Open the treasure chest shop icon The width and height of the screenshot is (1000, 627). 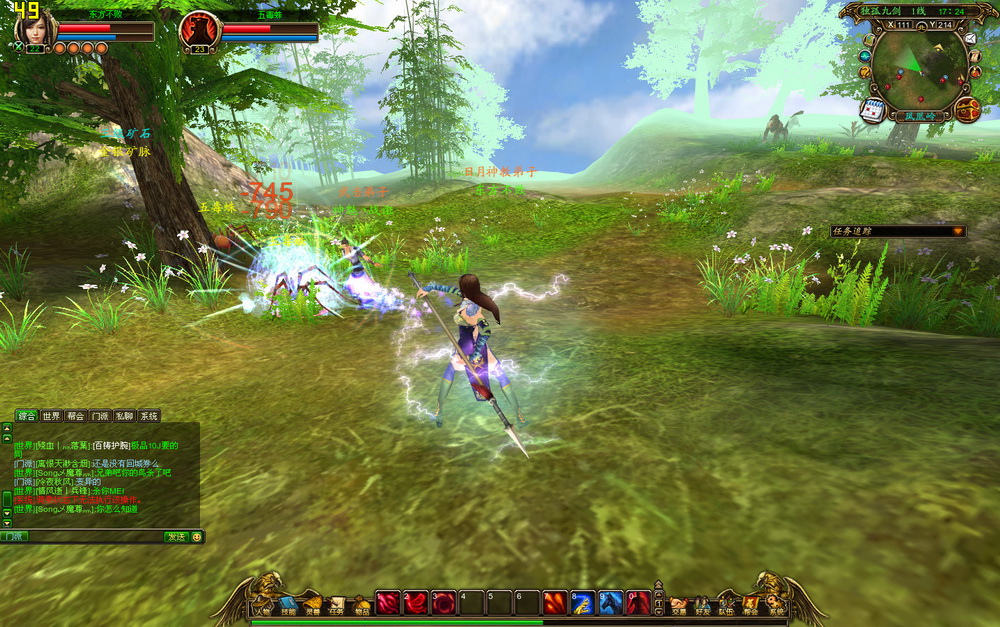(x=966, y=110)
